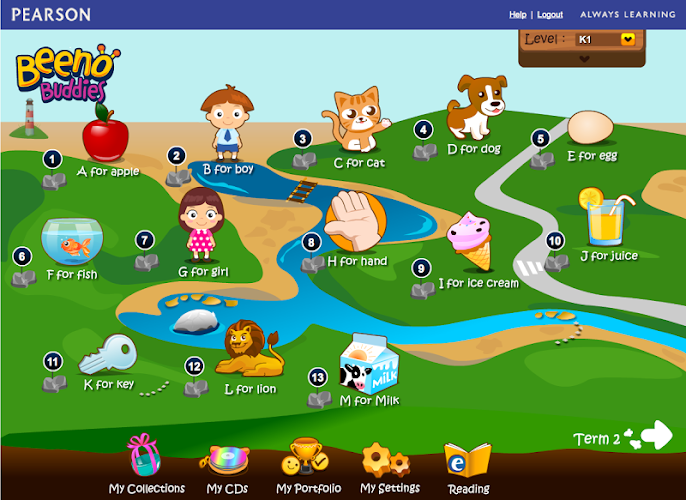
Task: Open the Level K1 dropdown
Action: pyautogui.click(x=629, y=39)
